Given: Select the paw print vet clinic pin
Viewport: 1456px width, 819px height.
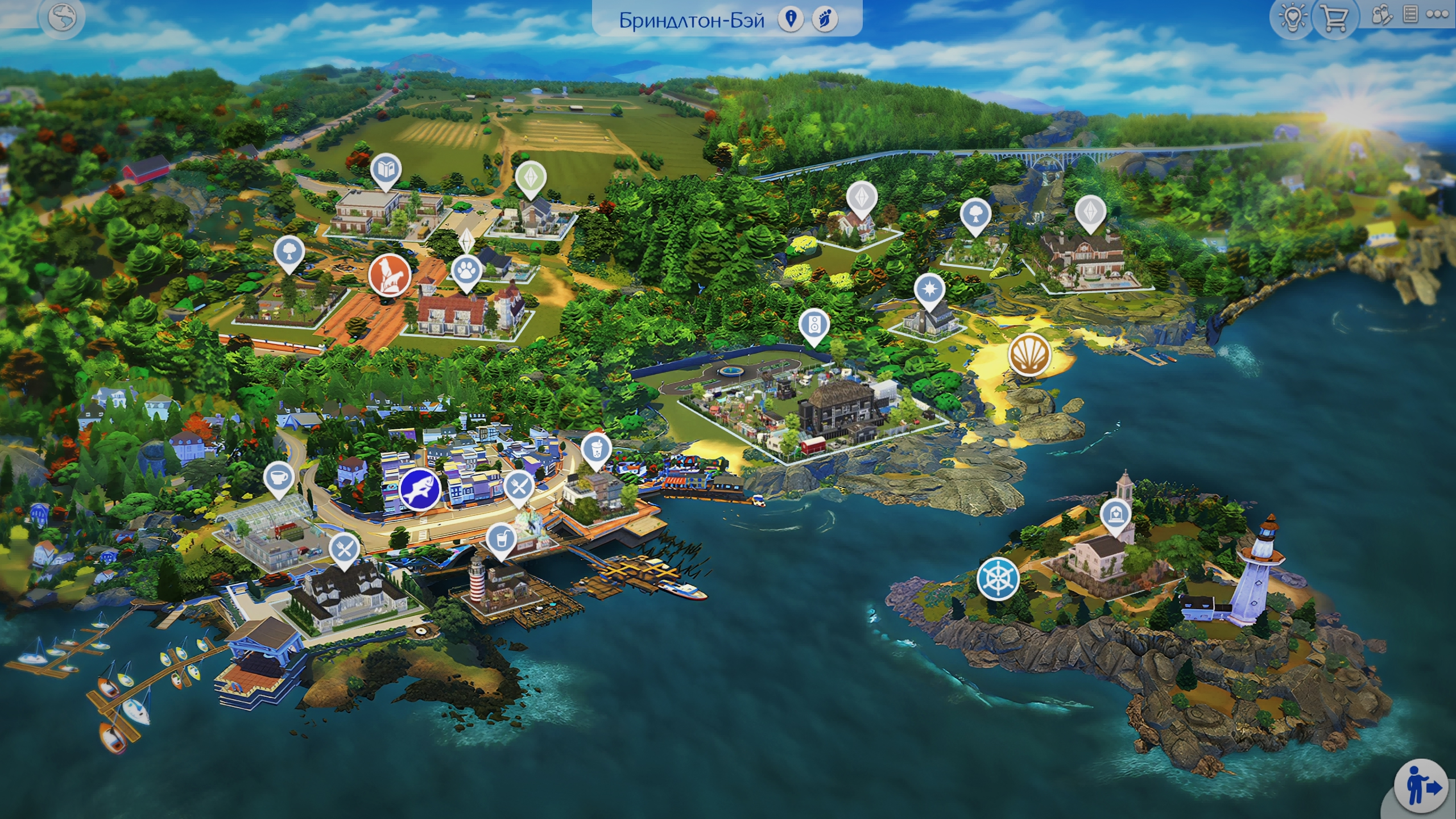Looking at the screenshot, I should point(466,271).
